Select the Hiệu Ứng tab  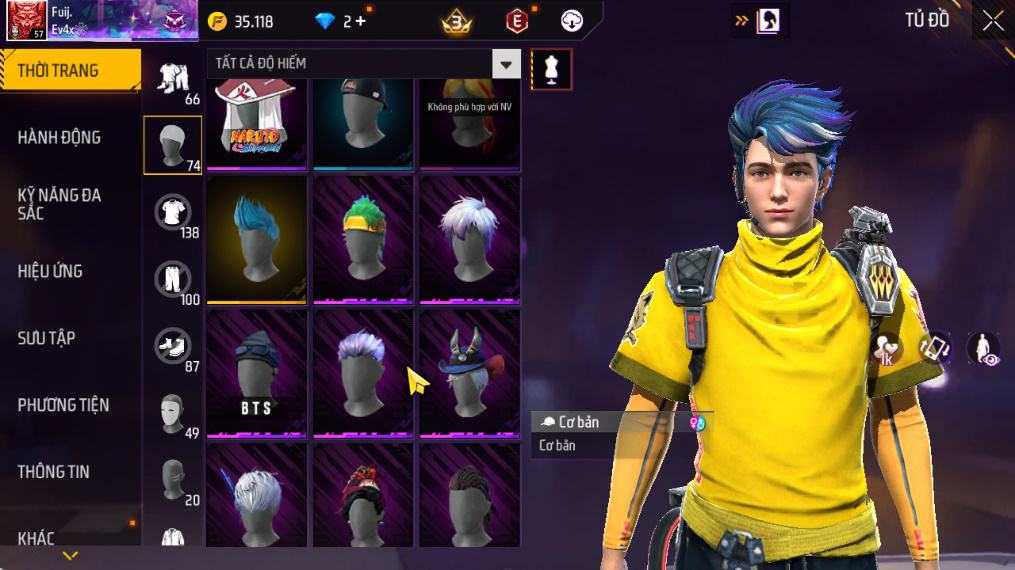(x=50, y=271)
